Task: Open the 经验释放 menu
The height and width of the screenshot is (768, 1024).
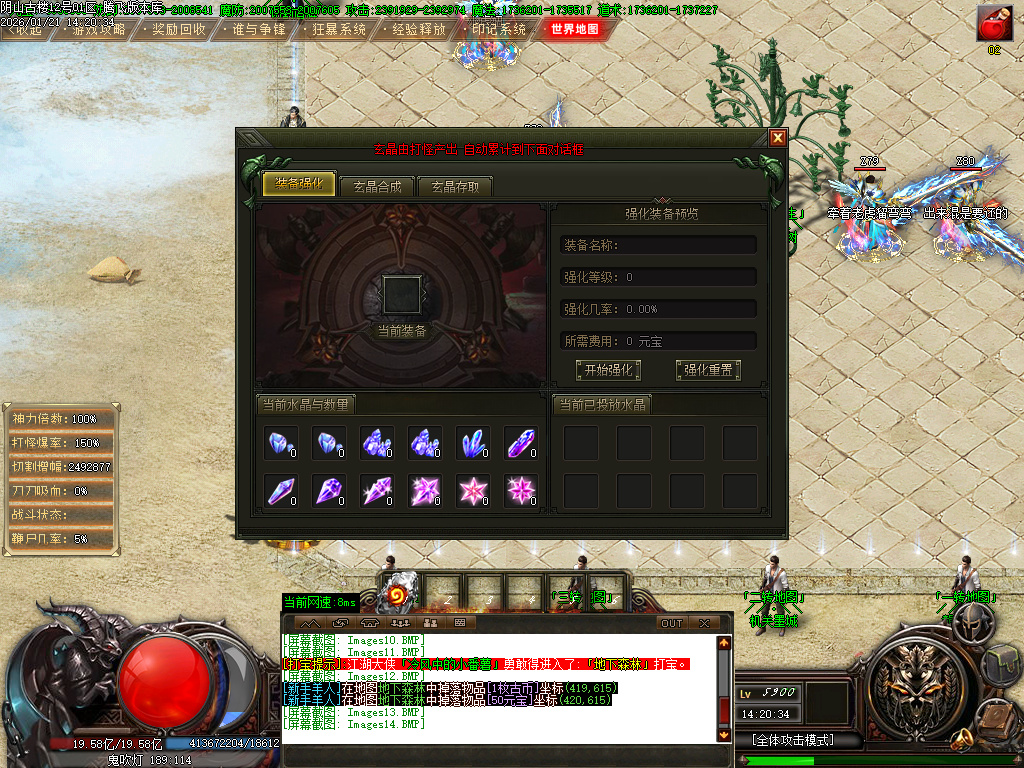Action: (413, 29)
